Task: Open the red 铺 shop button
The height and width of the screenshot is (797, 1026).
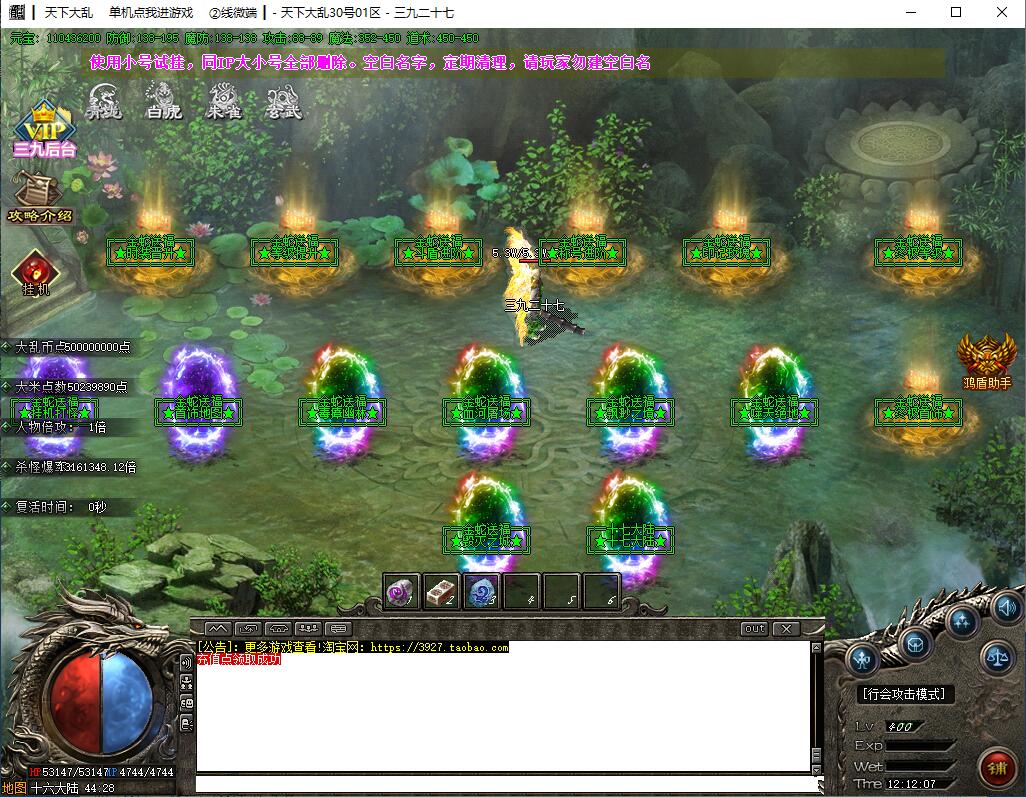Action: pyautogui.click(x=996, y=766)
